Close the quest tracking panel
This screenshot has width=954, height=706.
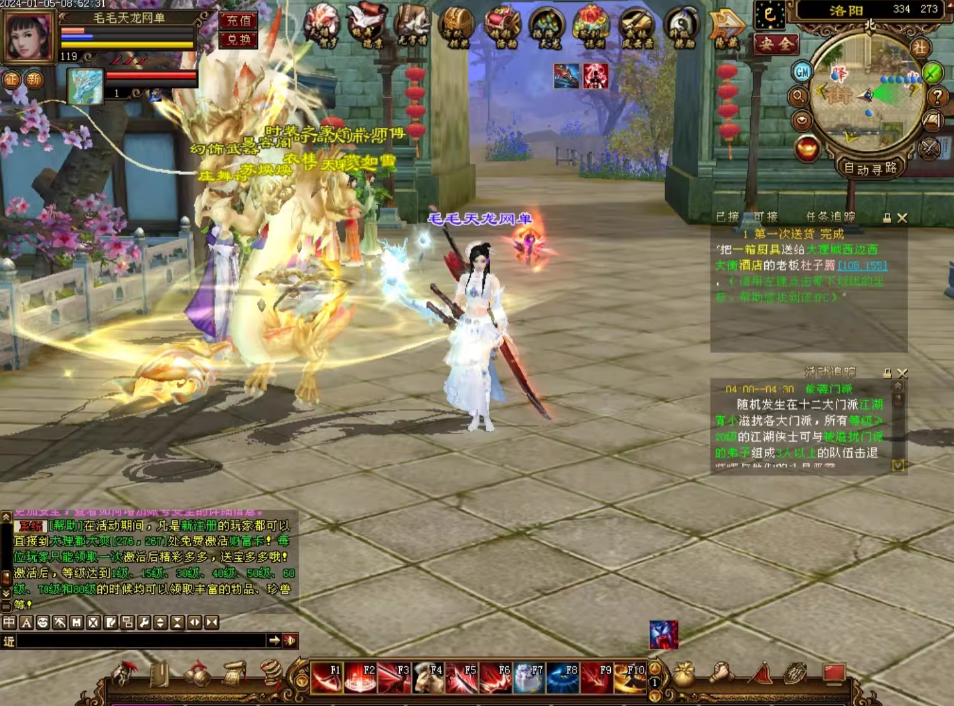click(x=902, y=217)
